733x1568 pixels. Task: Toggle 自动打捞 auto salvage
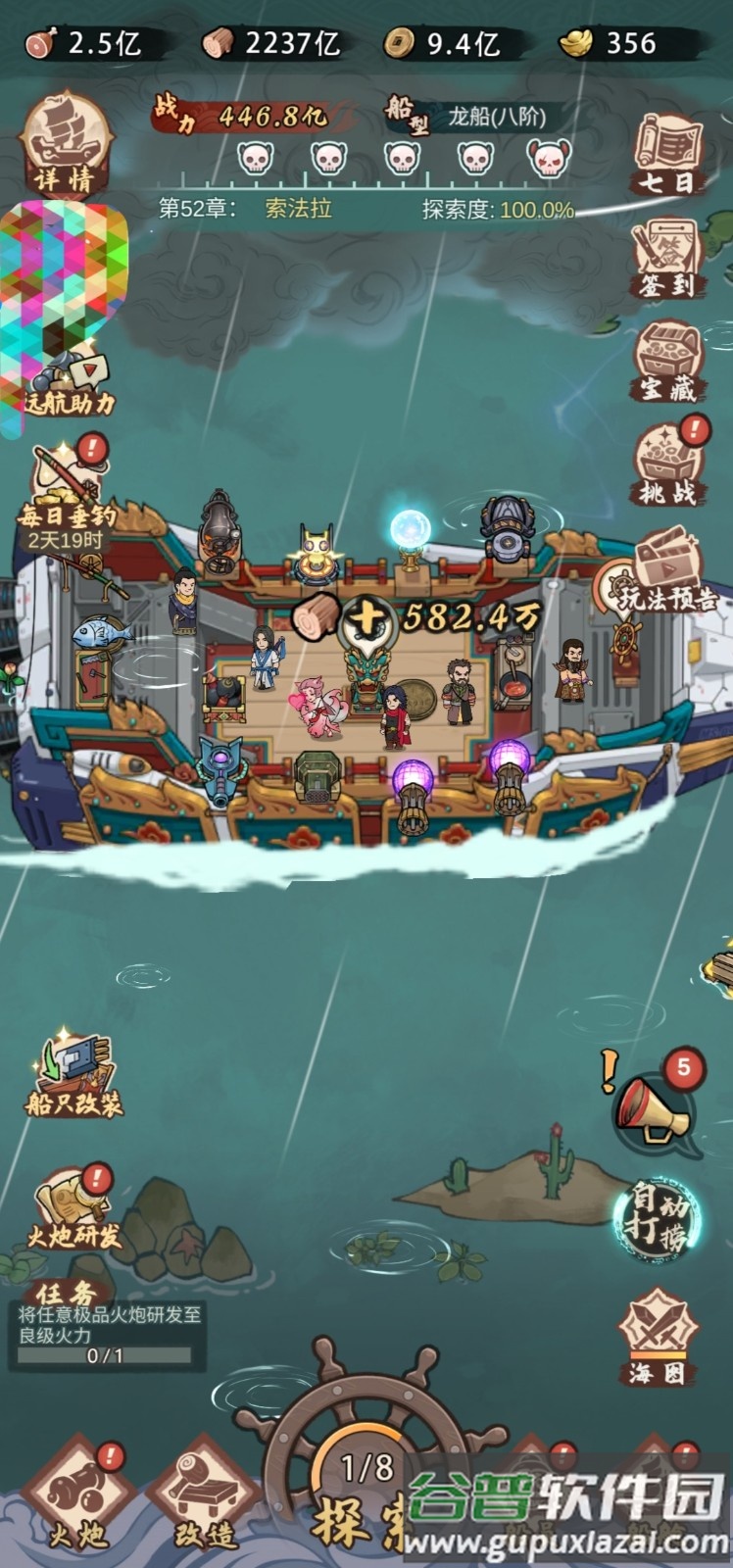[658, 1219]
